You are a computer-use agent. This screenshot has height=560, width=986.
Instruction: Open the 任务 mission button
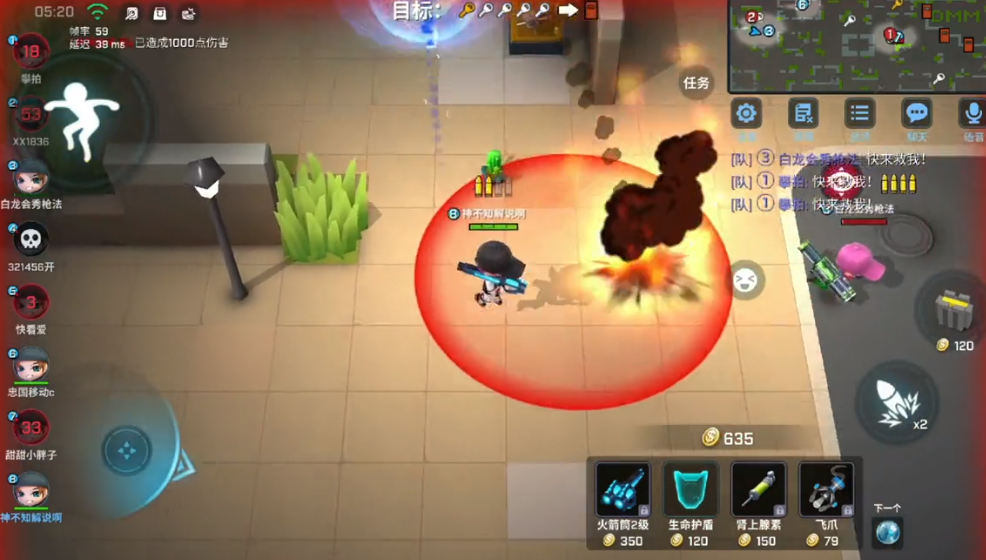[695, 83]
